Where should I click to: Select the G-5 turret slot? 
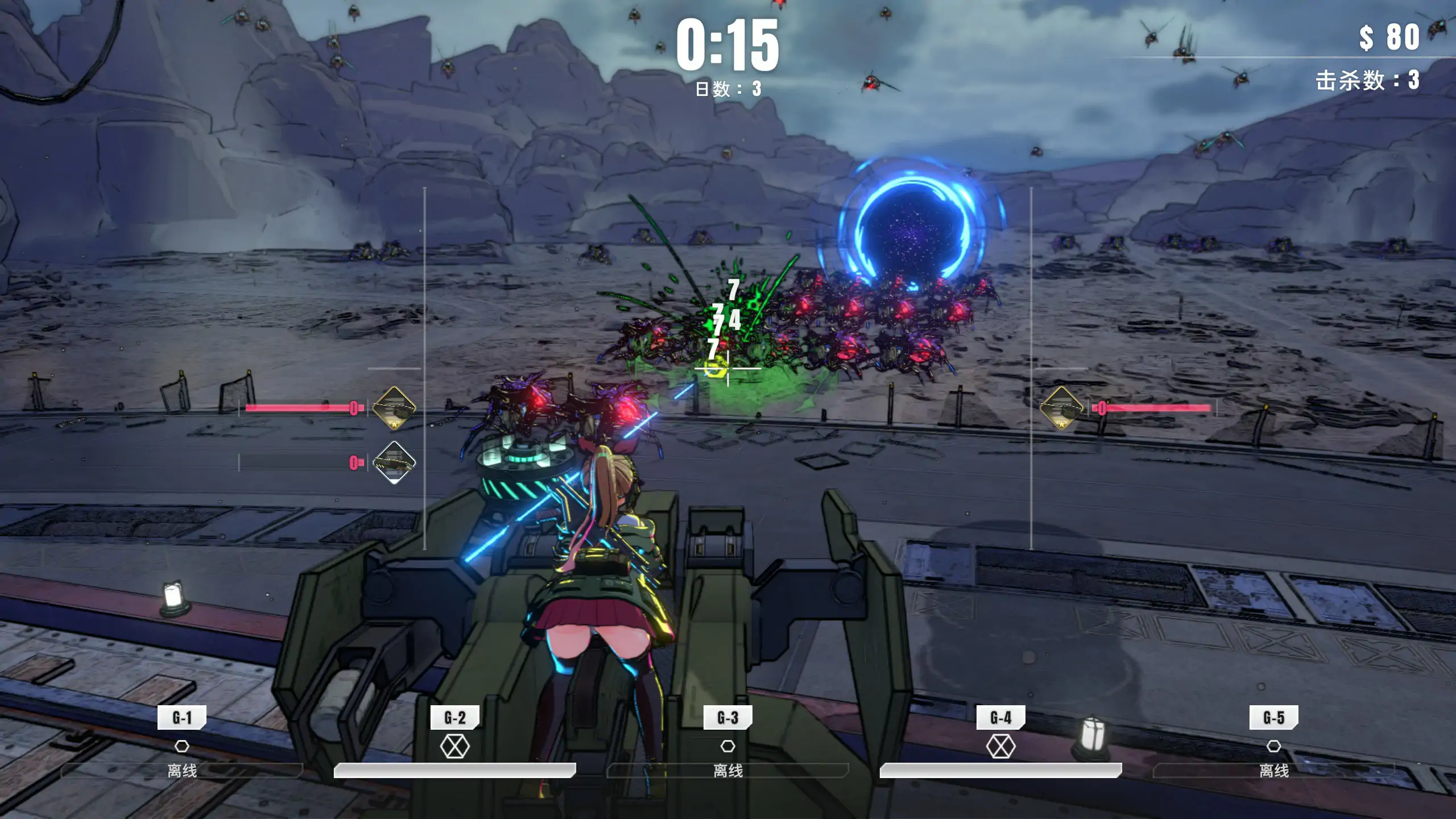pos(1273,718)
